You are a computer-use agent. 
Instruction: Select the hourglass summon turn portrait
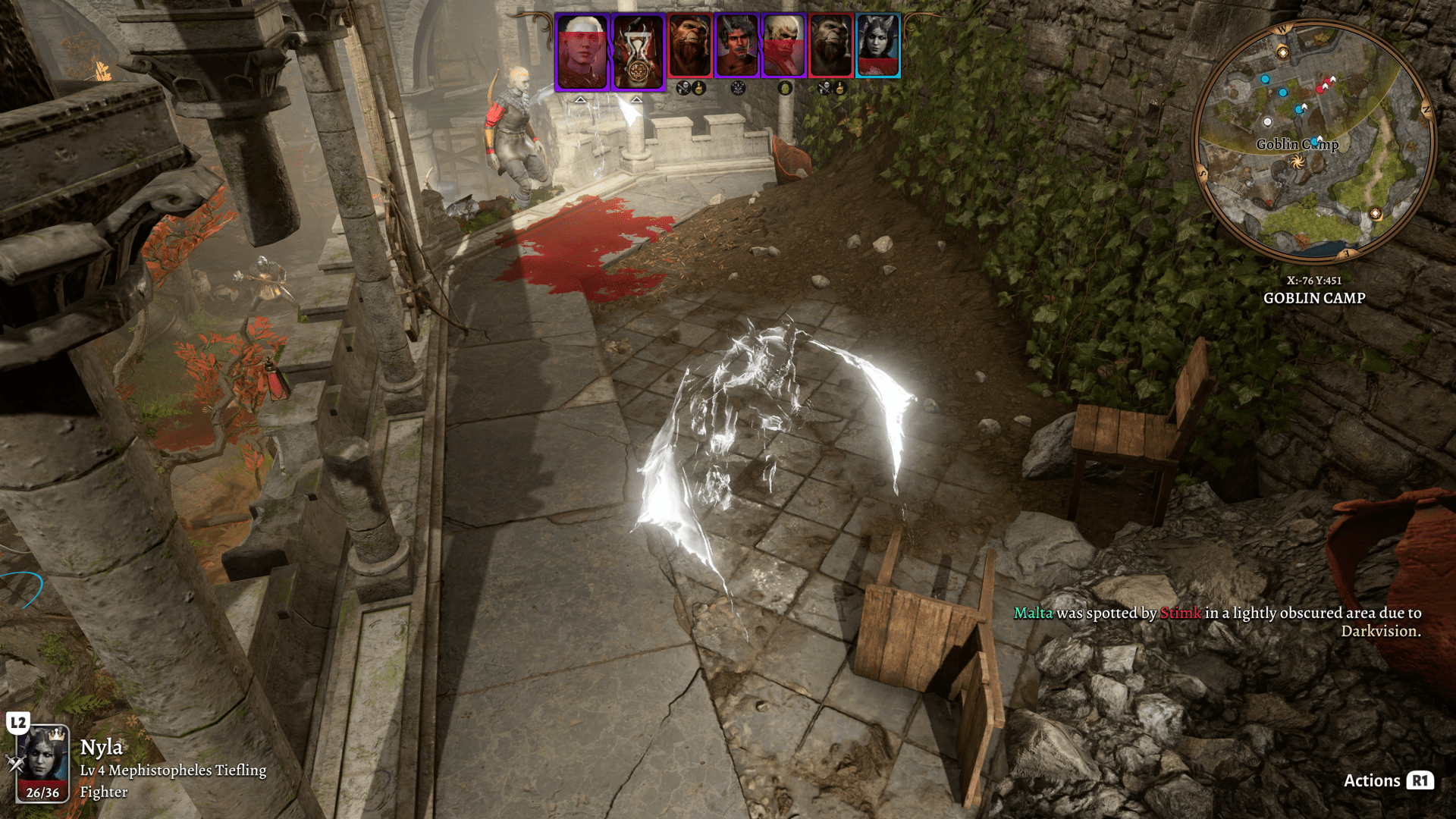coord(638,52)
